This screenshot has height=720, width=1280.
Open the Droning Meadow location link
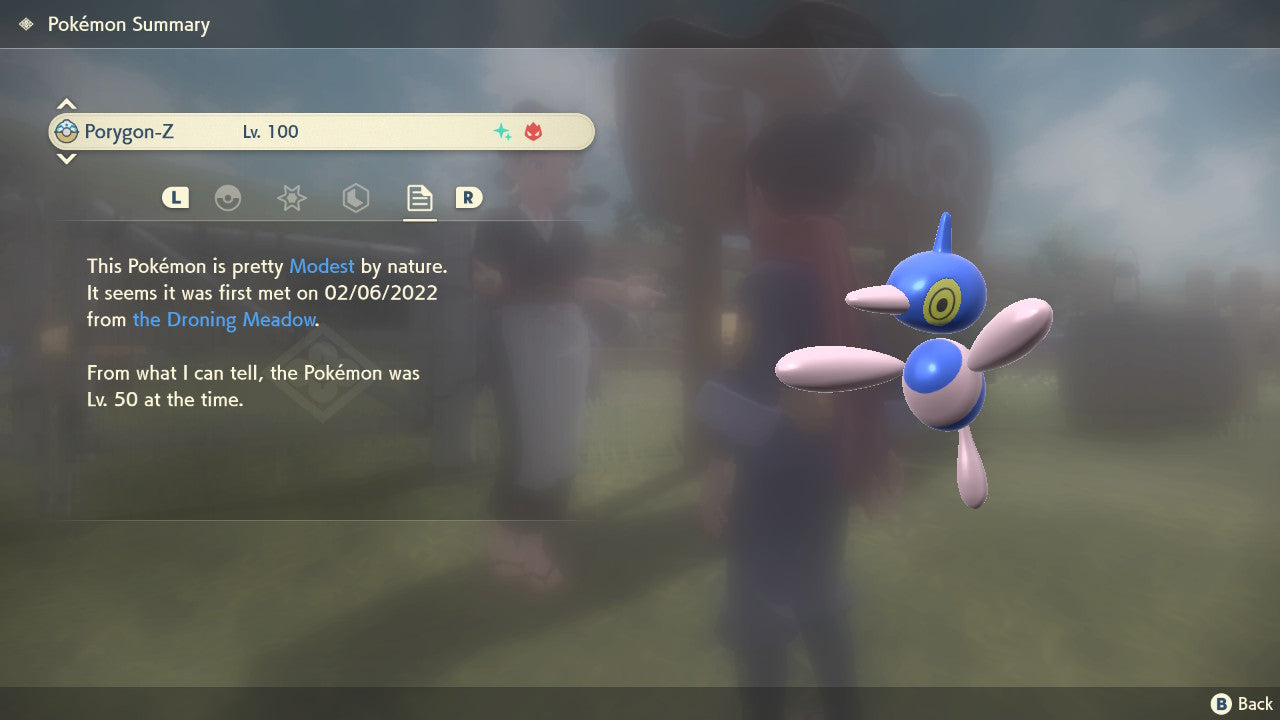point(224,319)
